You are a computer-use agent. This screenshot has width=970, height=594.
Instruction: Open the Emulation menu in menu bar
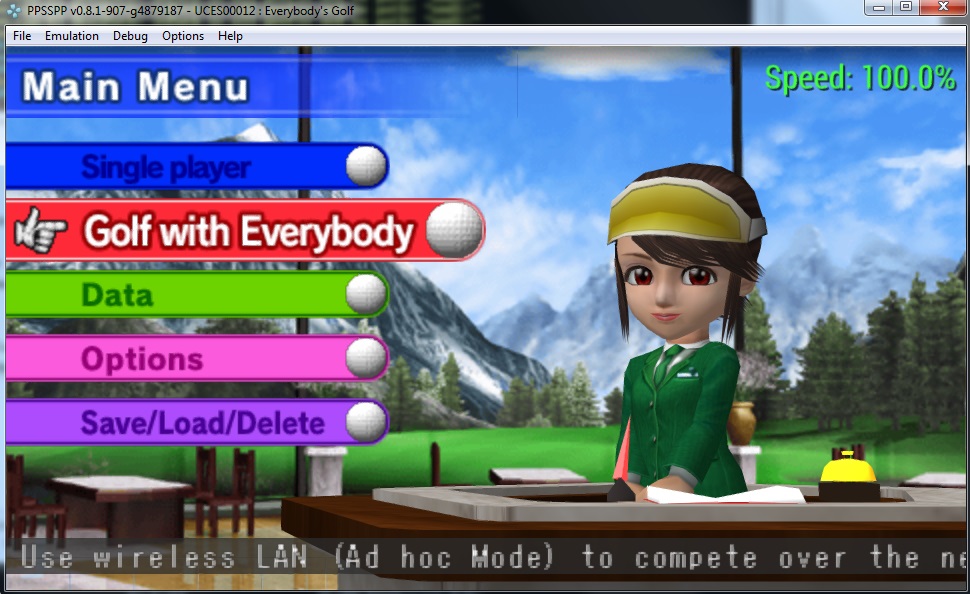(x=72, y=36)
